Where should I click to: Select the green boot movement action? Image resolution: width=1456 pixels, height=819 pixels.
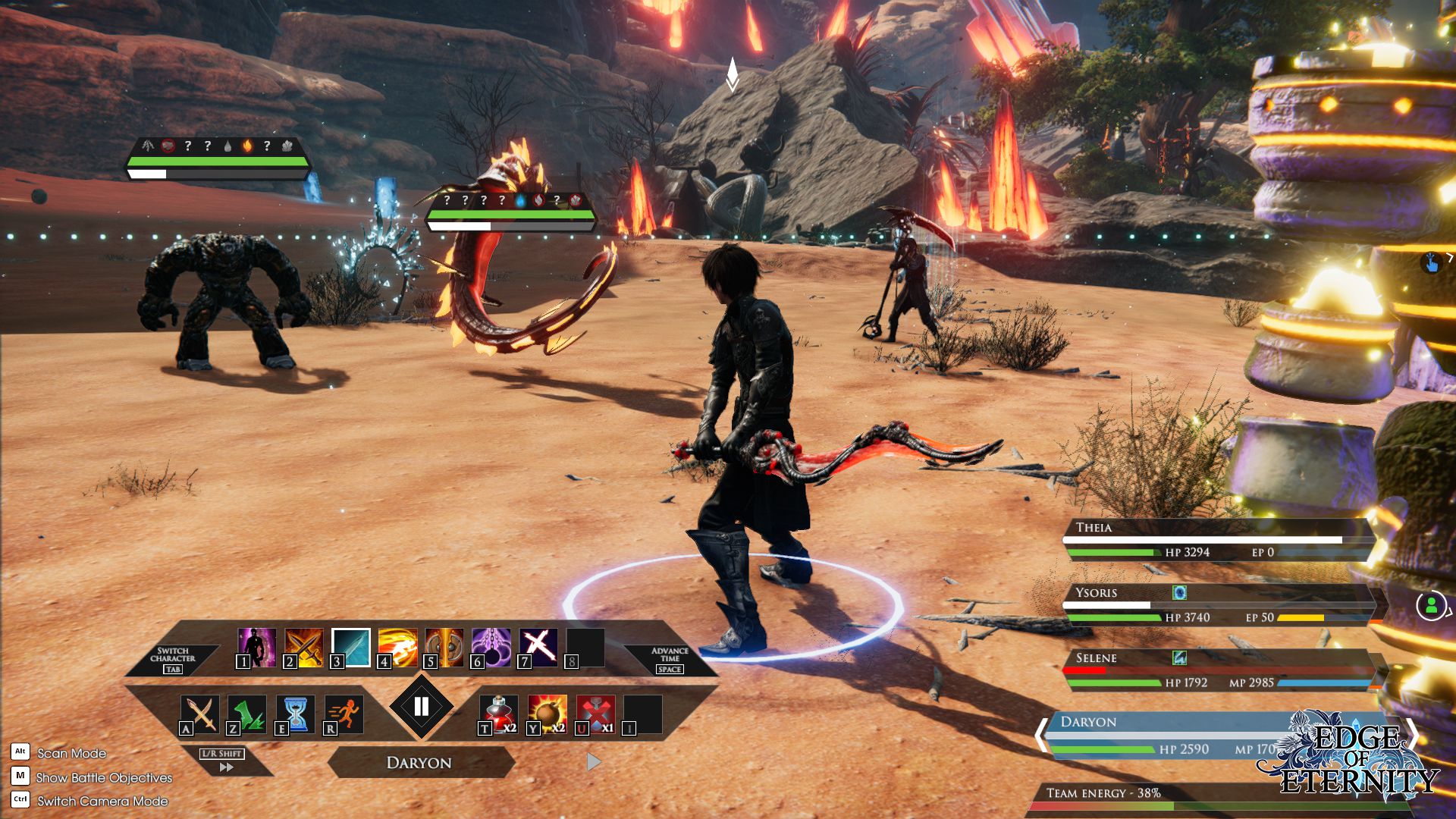[x=247, y=714]
